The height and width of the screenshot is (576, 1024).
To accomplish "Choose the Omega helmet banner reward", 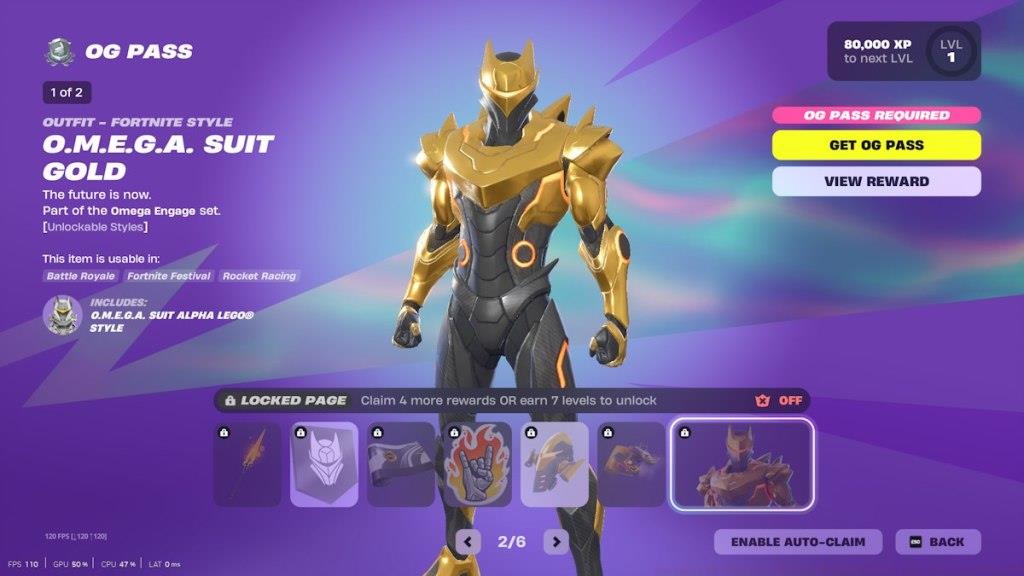I will (324, 464).
